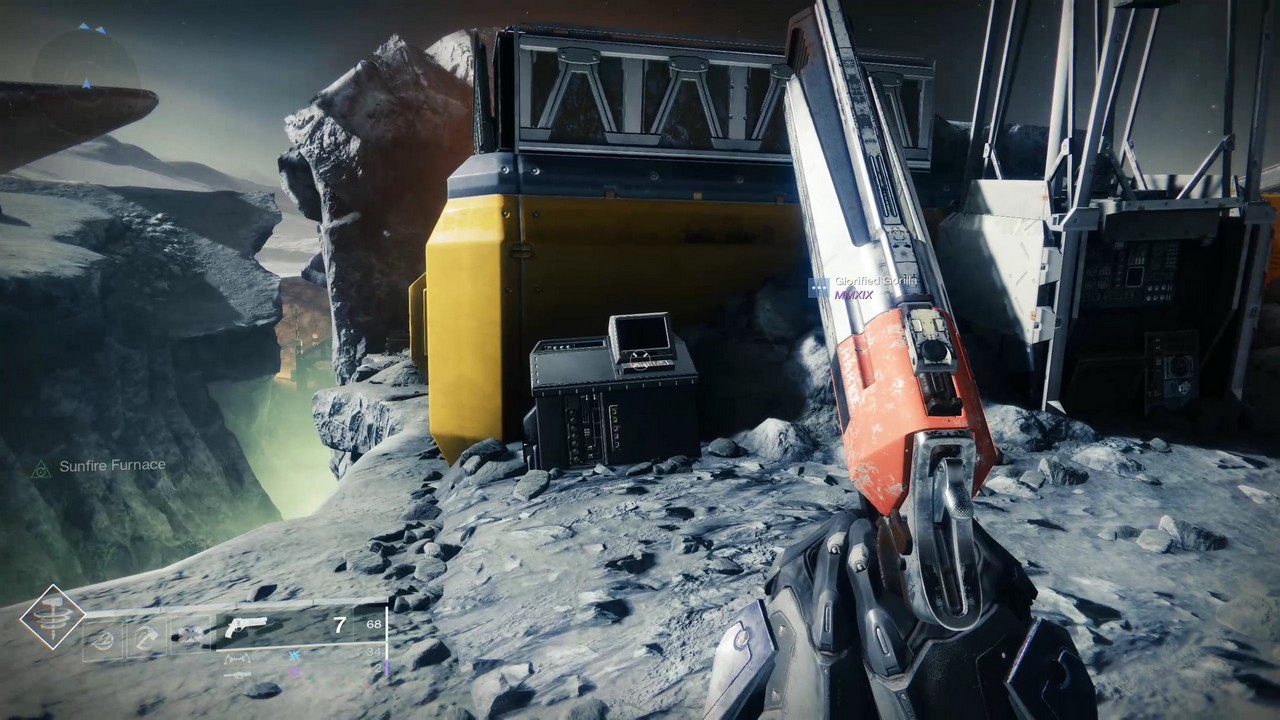Viewport: 1280px width, 720px height.
Task: Click the Glorified Gorilla player name
Action: pos(875,281)
